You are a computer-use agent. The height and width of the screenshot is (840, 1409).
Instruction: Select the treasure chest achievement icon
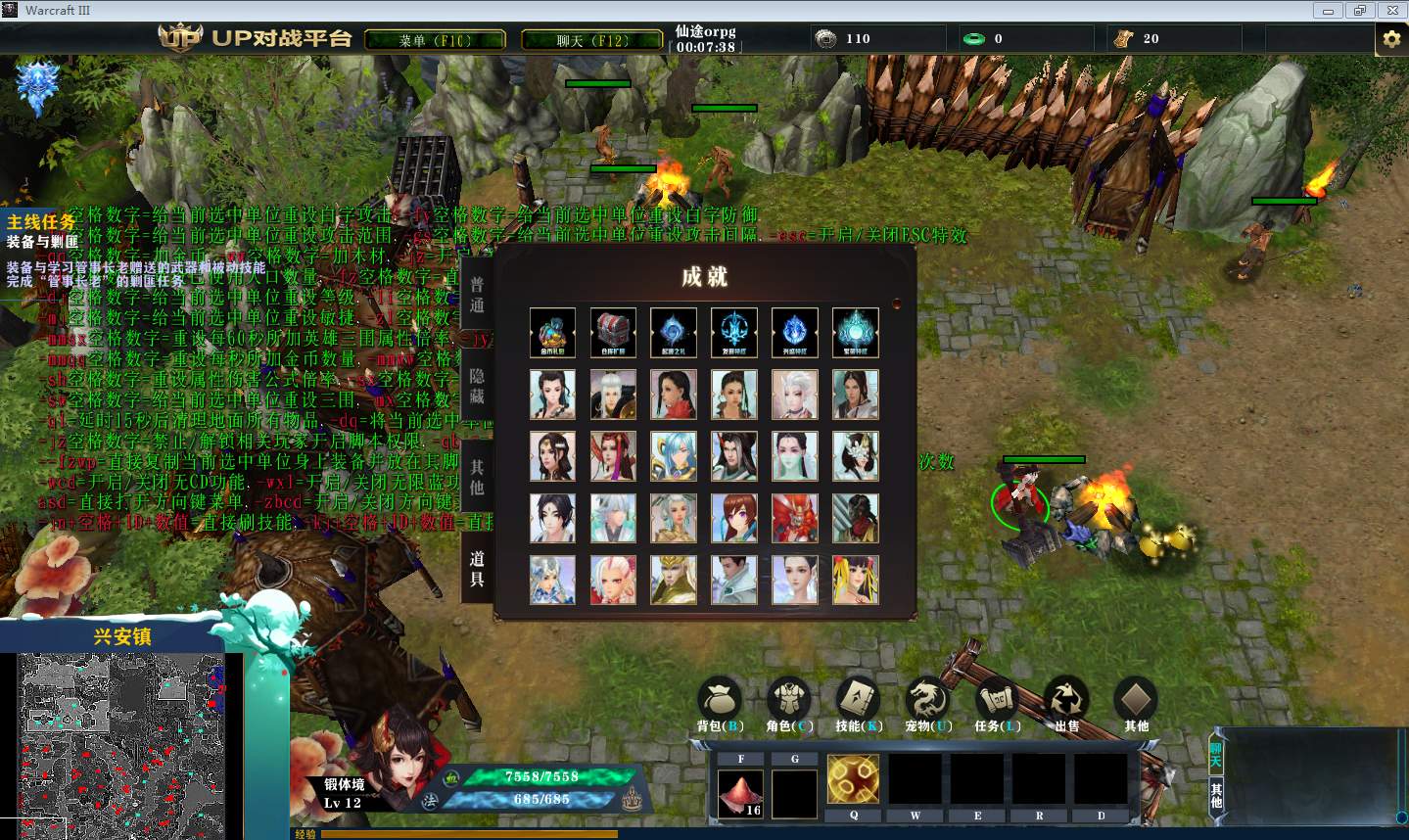[x=613, y=333]
